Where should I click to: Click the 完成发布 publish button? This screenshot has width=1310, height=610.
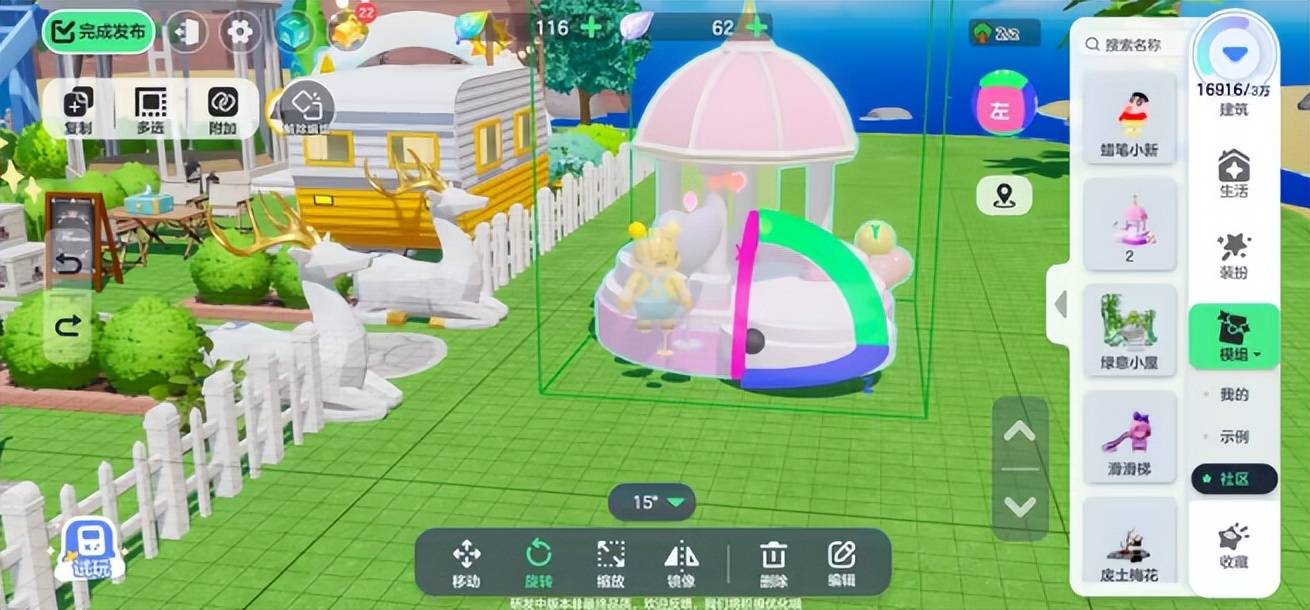(99, 32)
